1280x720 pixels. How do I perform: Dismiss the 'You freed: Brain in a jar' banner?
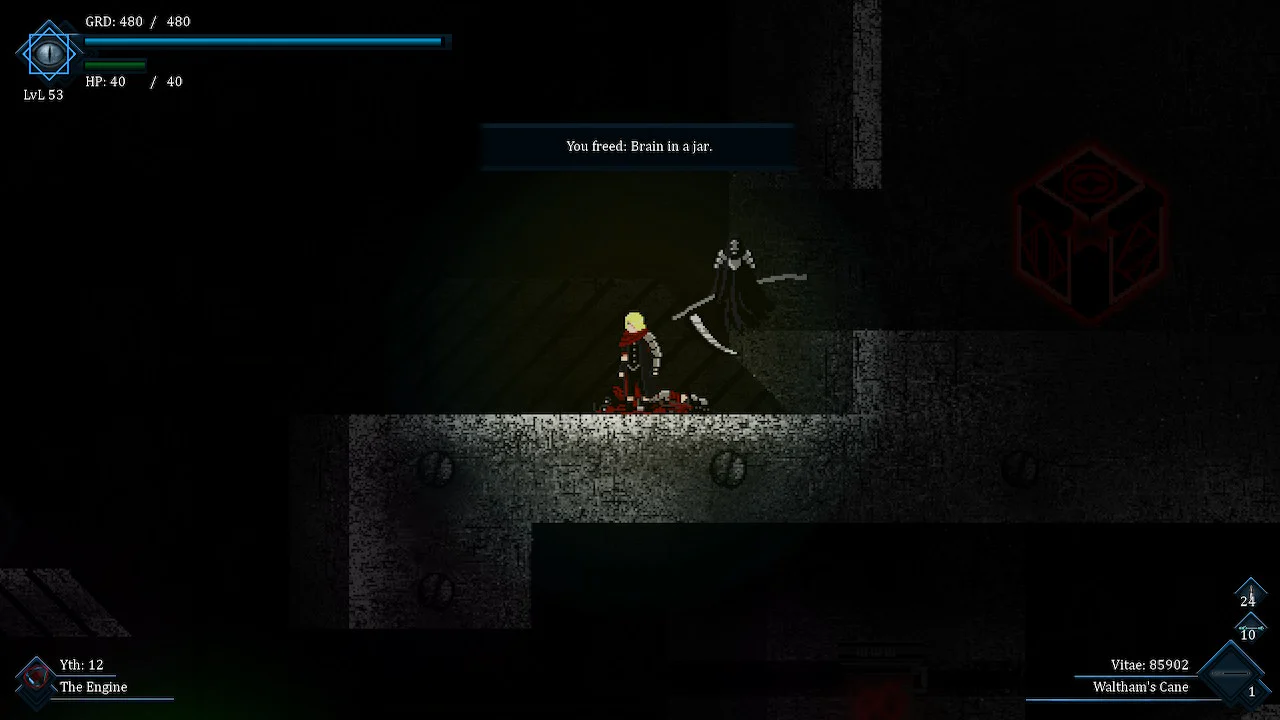point(638,146)
